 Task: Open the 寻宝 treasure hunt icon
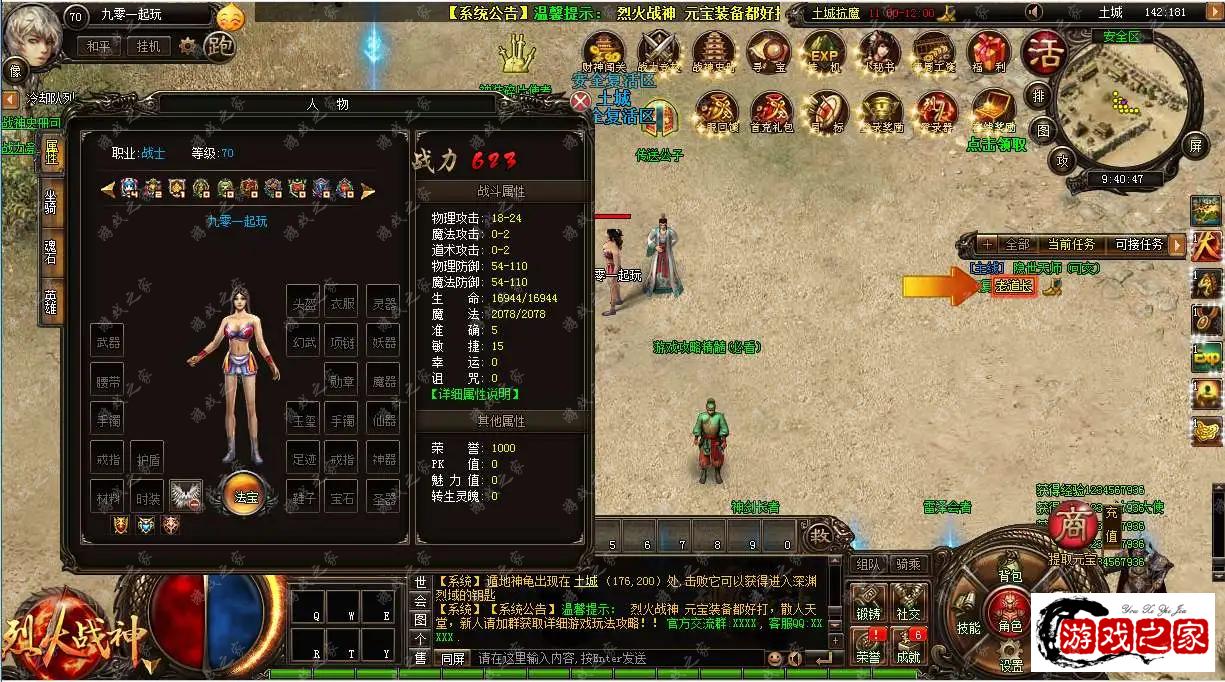click(768, 51)
